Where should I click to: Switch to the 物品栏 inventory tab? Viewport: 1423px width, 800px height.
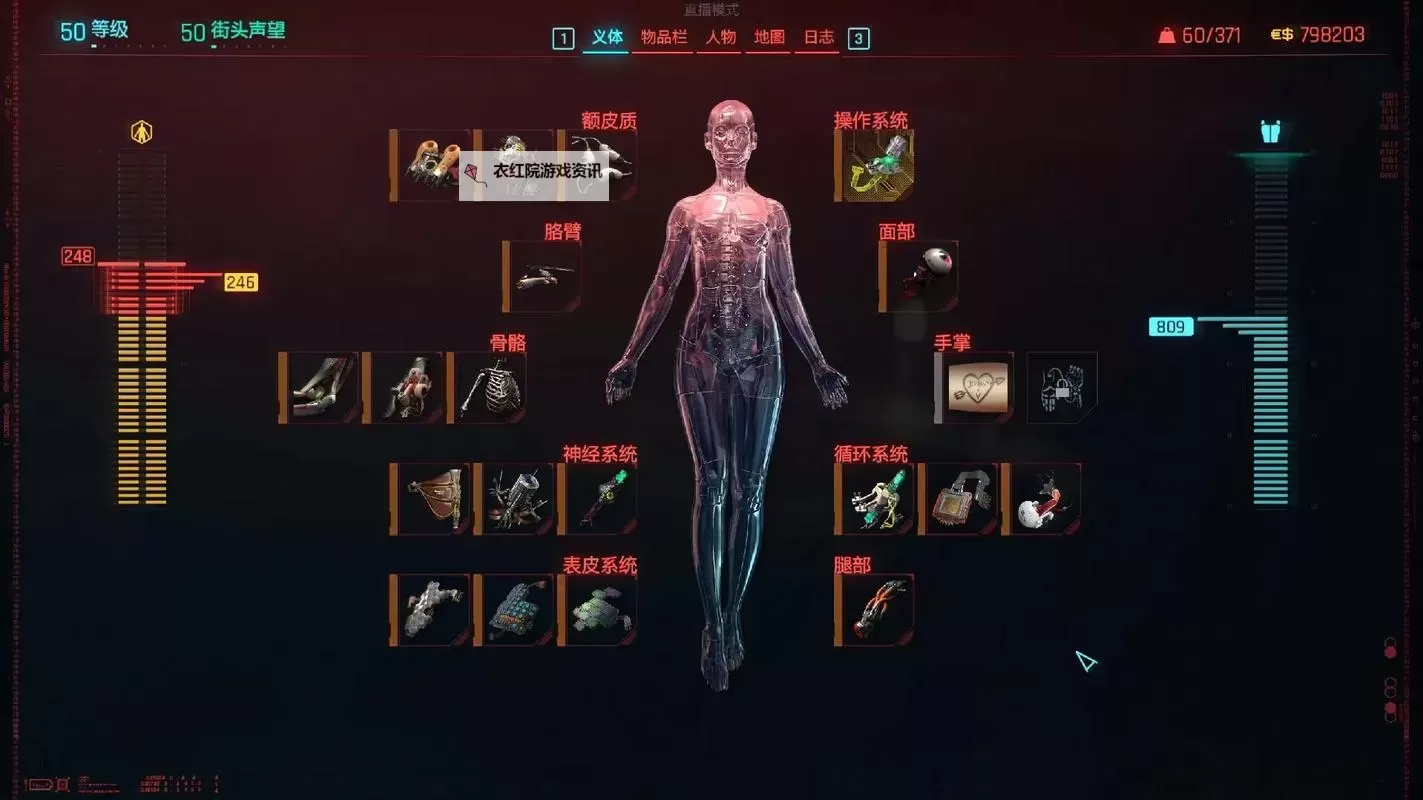(x=662, y=38)
